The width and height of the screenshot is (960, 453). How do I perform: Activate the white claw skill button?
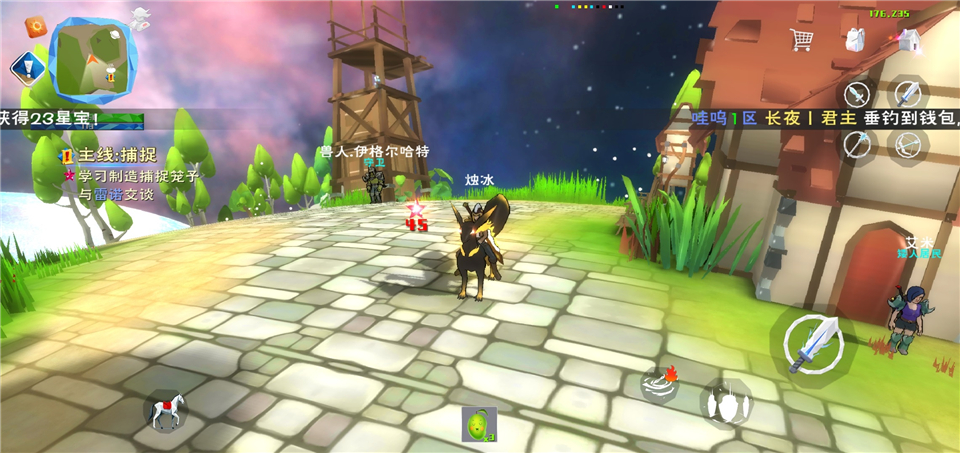pos(725,404)
